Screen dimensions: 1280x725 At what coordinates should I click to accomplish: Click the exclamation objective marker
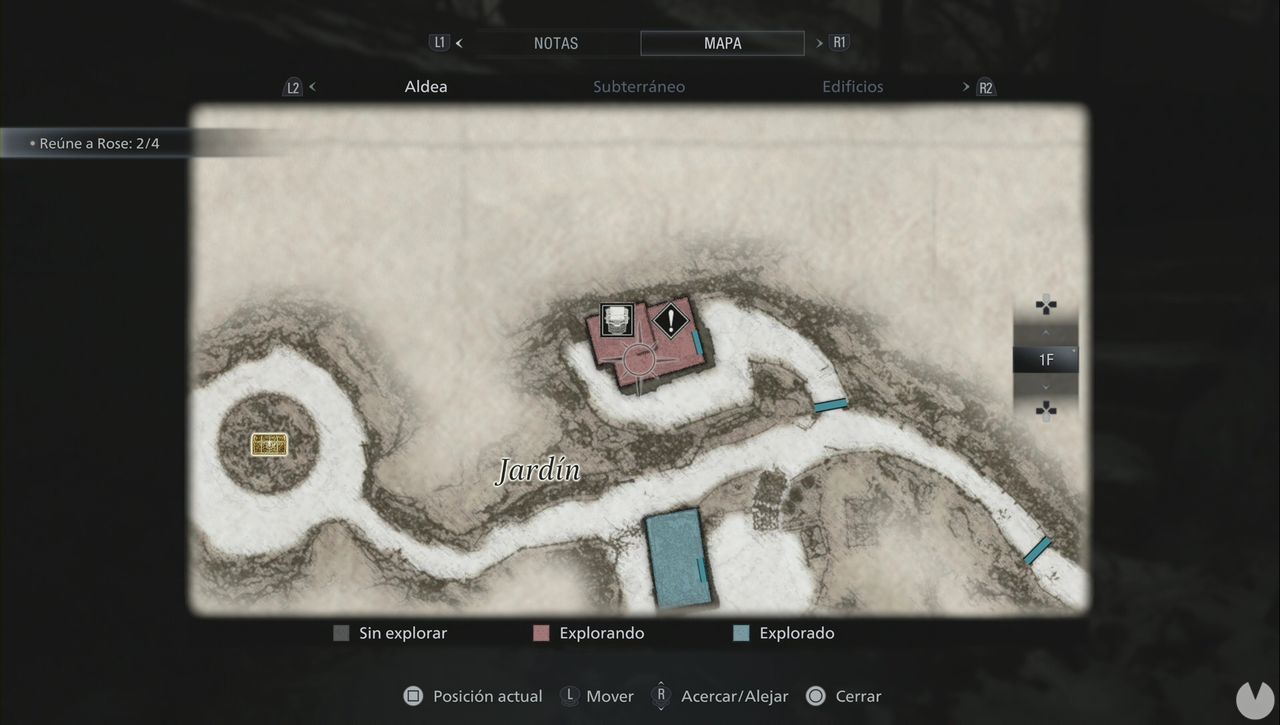pyautogui.click(x=671, y=321)
